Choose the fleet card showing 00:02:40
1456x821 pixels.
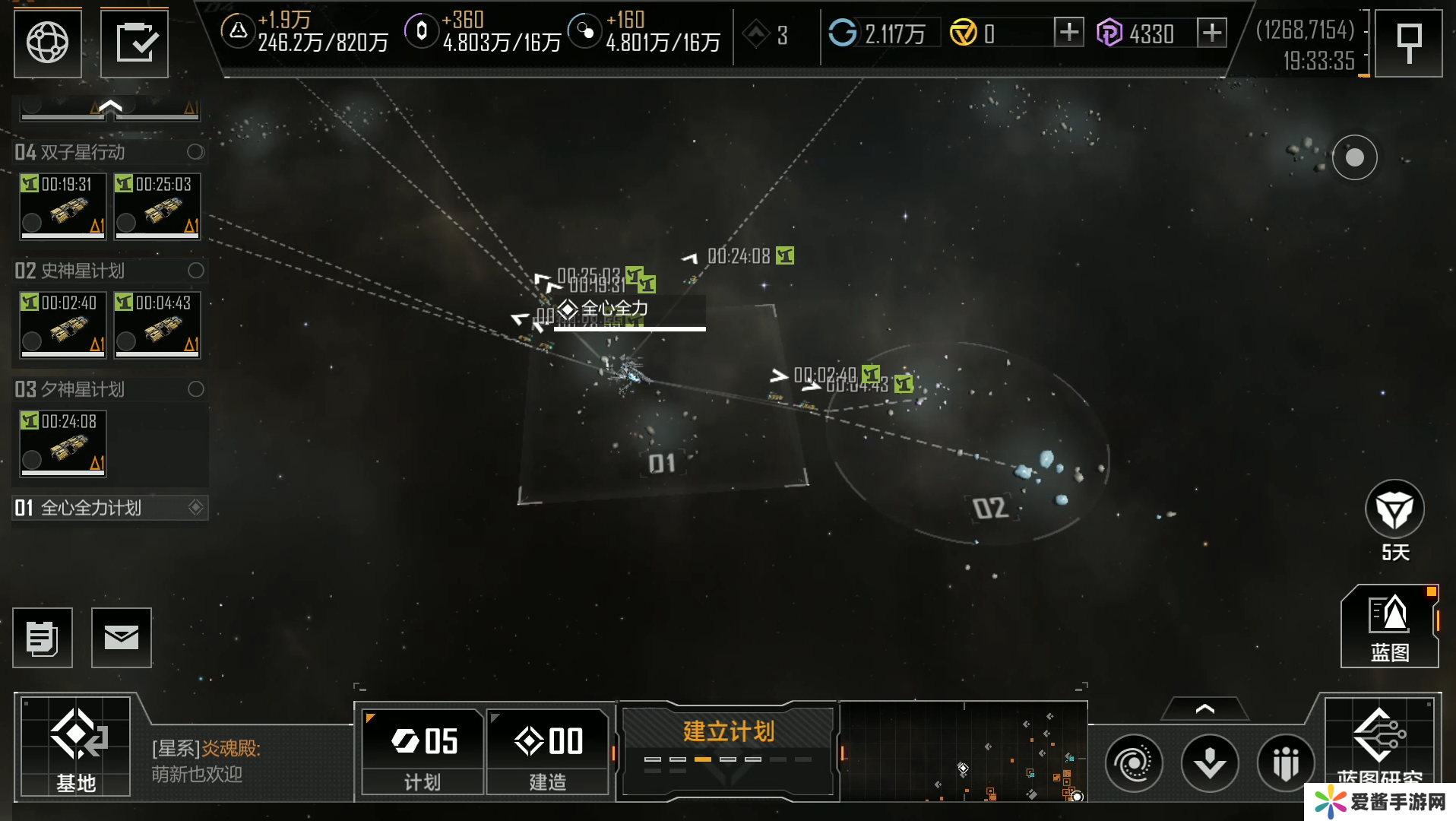point(63,325)
